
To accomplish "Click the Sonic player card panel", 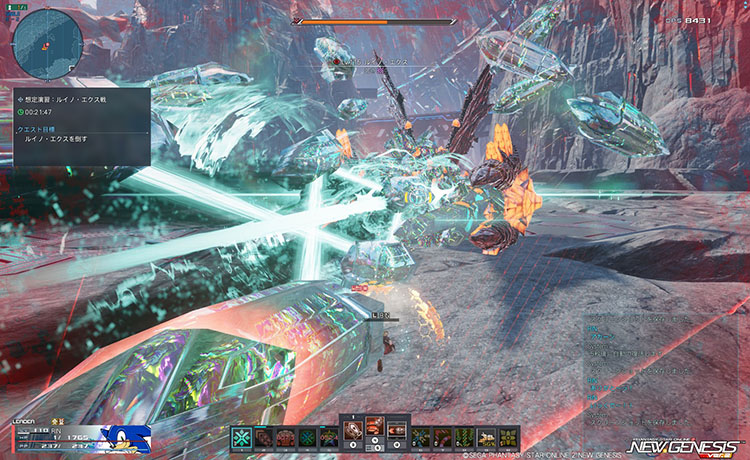I will pos(127,438).
